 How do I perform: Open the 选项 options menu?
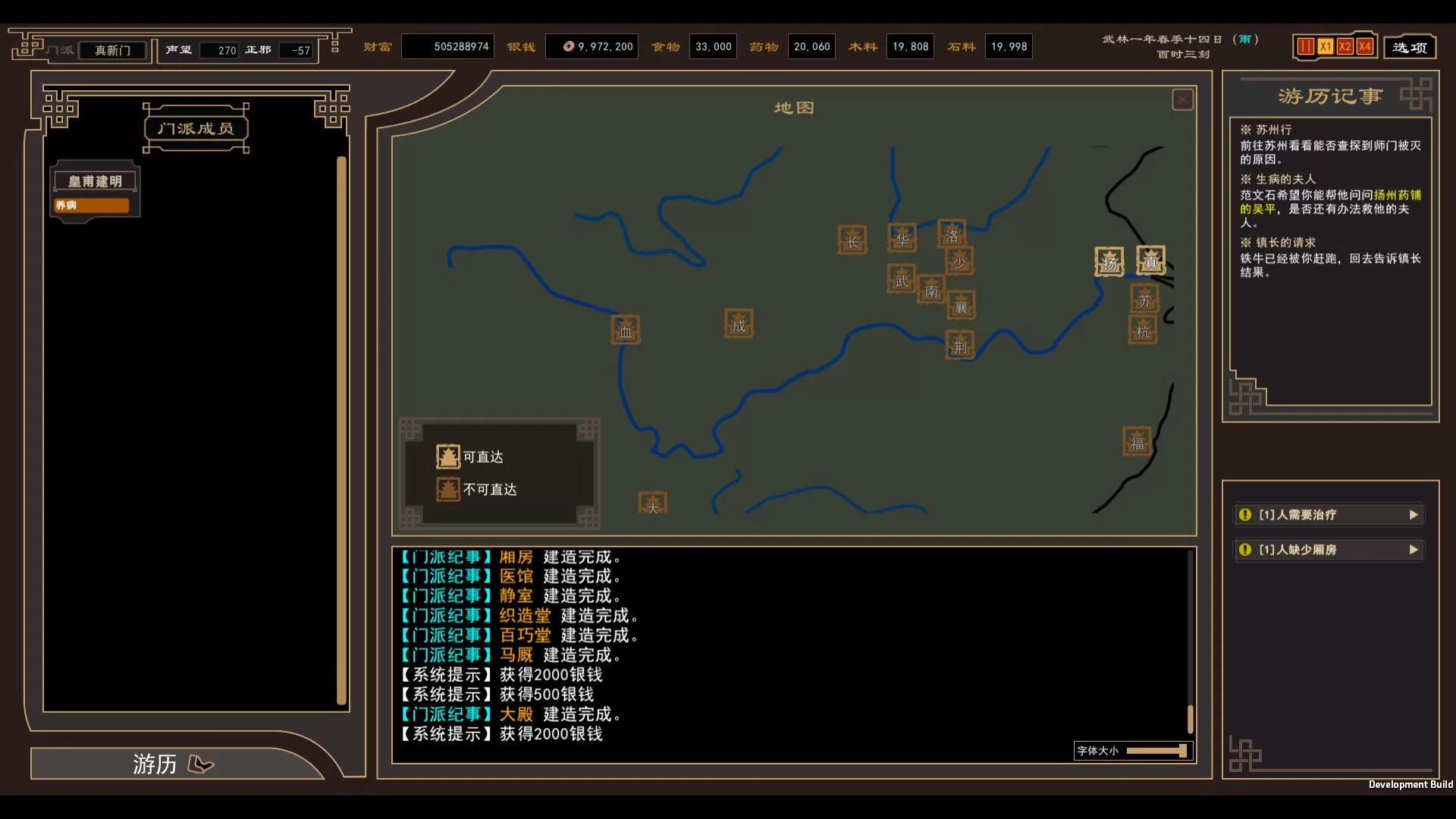click(1410, 47)
